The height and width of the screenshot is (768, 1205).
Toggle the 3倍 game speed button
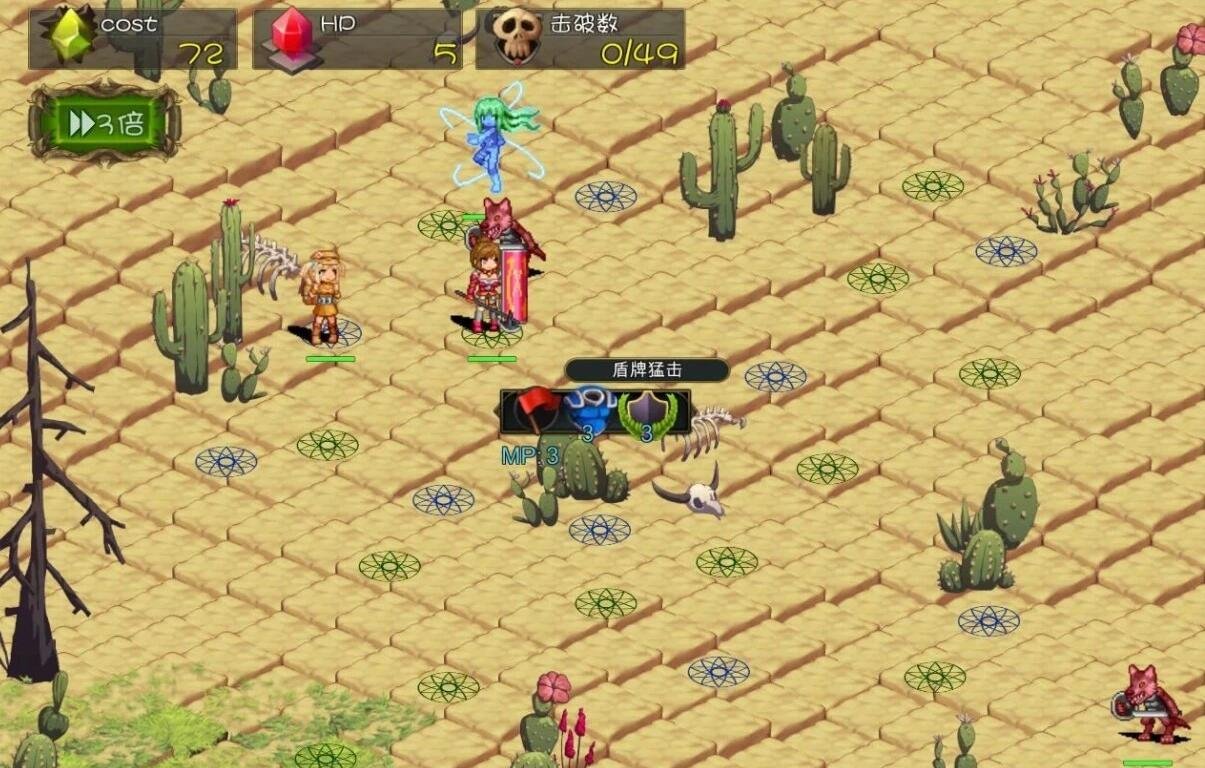pos(105,124)
